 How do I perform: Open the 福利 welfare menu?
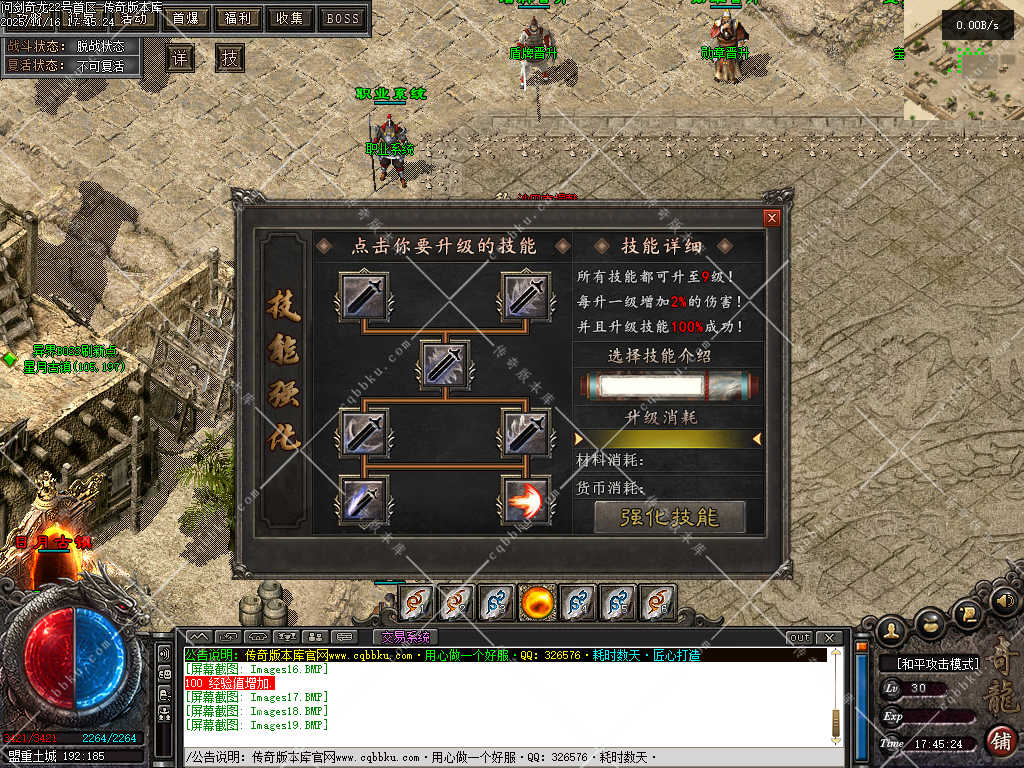238,18
